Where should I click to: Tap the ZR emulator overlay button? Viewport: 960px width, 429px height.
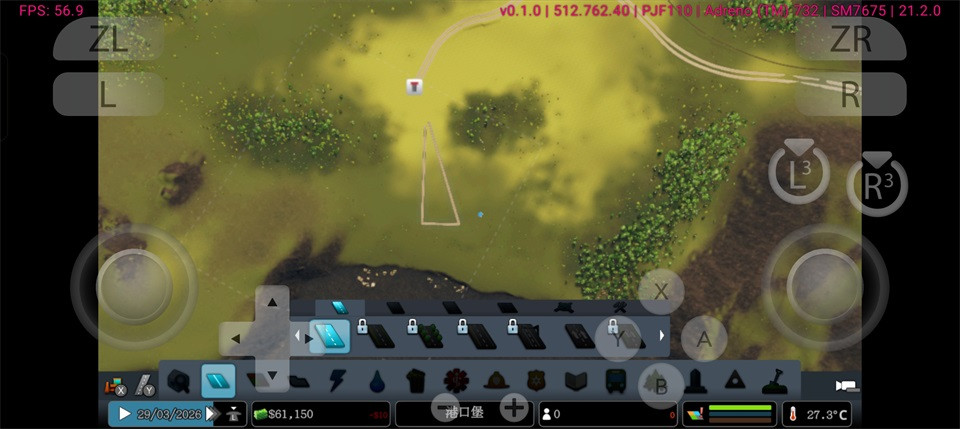pyautogui.click(x=850, y=39)
